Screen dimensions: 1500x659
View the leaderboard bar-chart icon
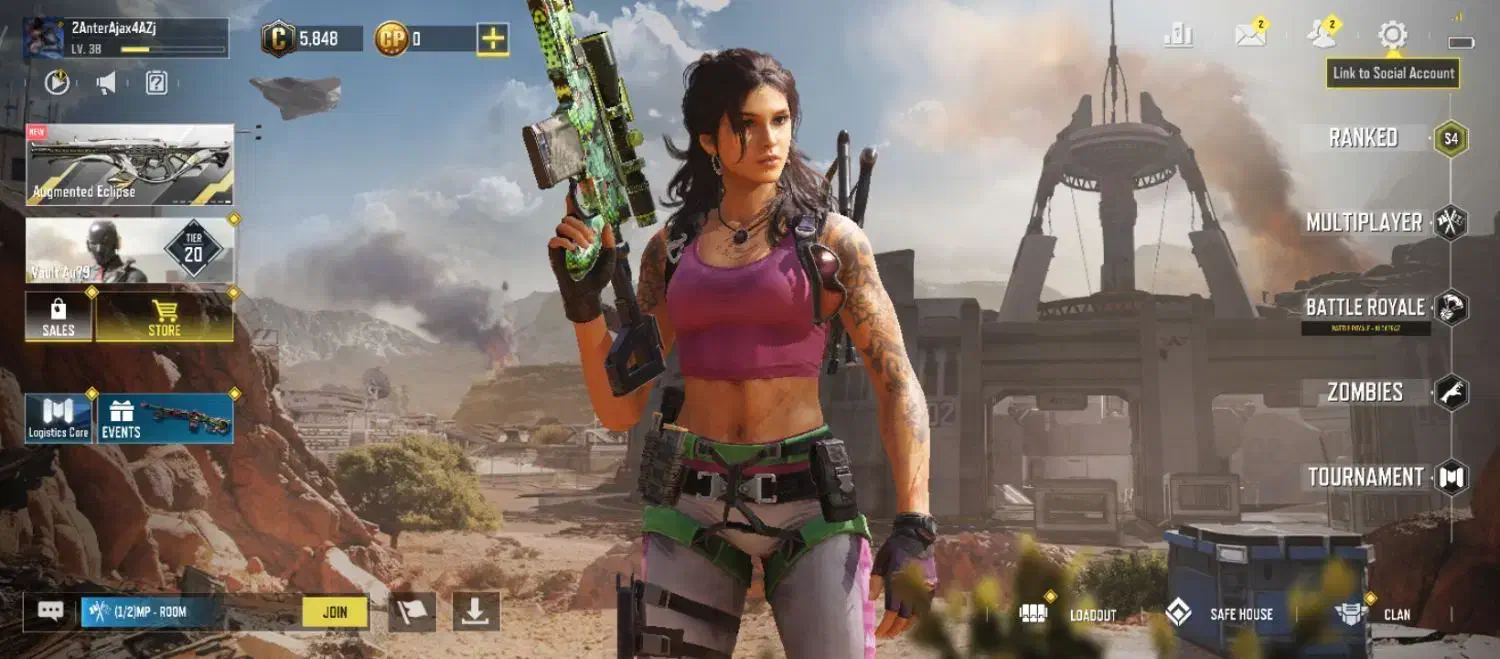pyautogui.click(x=1178, y=36)
